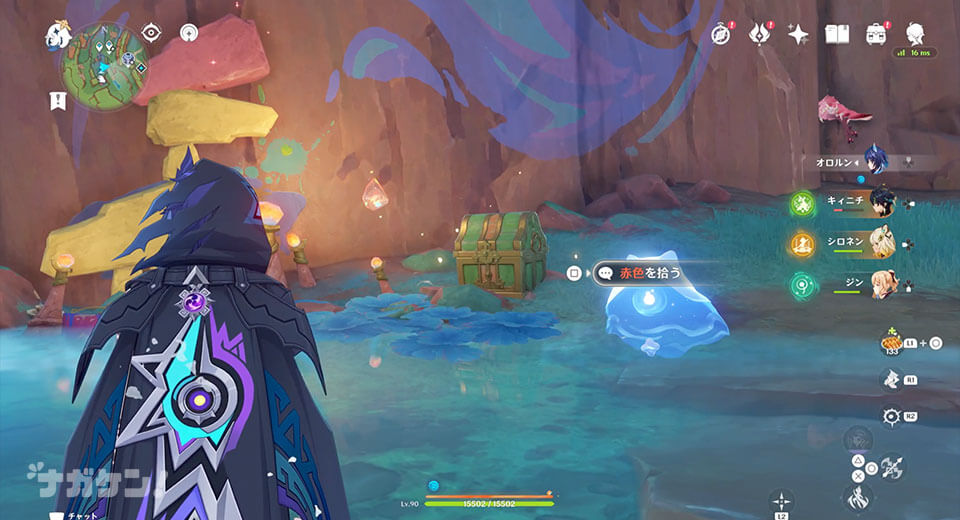Open the adventurer handbook book icon

click(837, 34)
